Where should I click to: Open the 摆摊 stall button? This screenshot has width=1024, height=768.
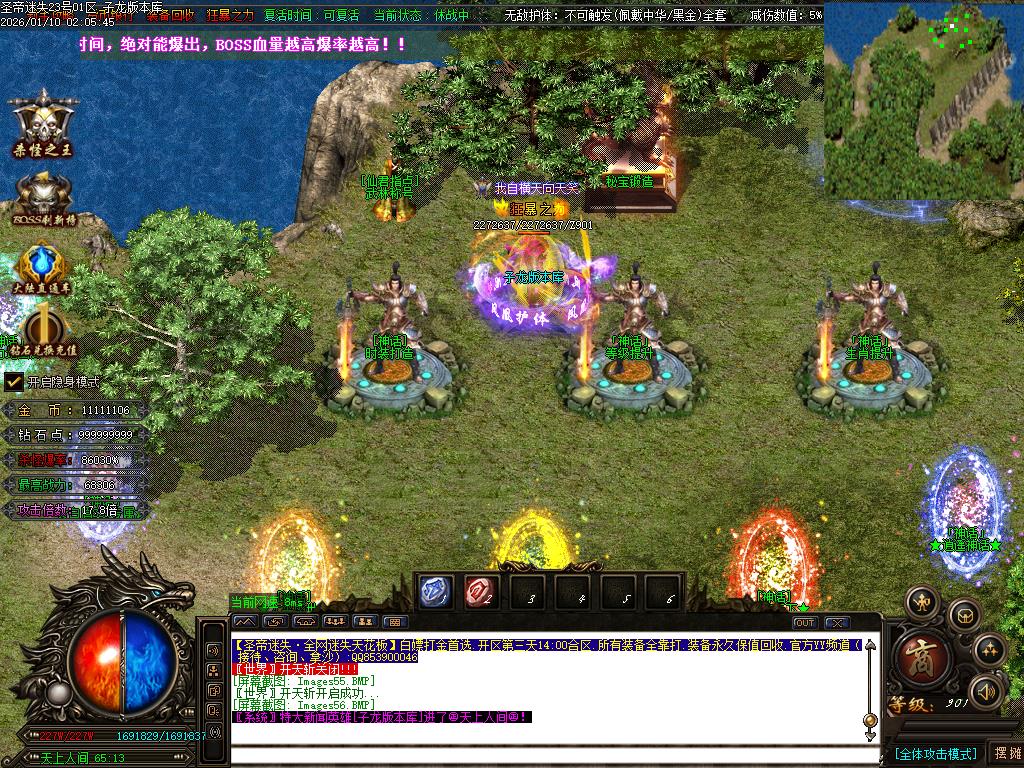pyautogui.click(x=1005, y=753)
